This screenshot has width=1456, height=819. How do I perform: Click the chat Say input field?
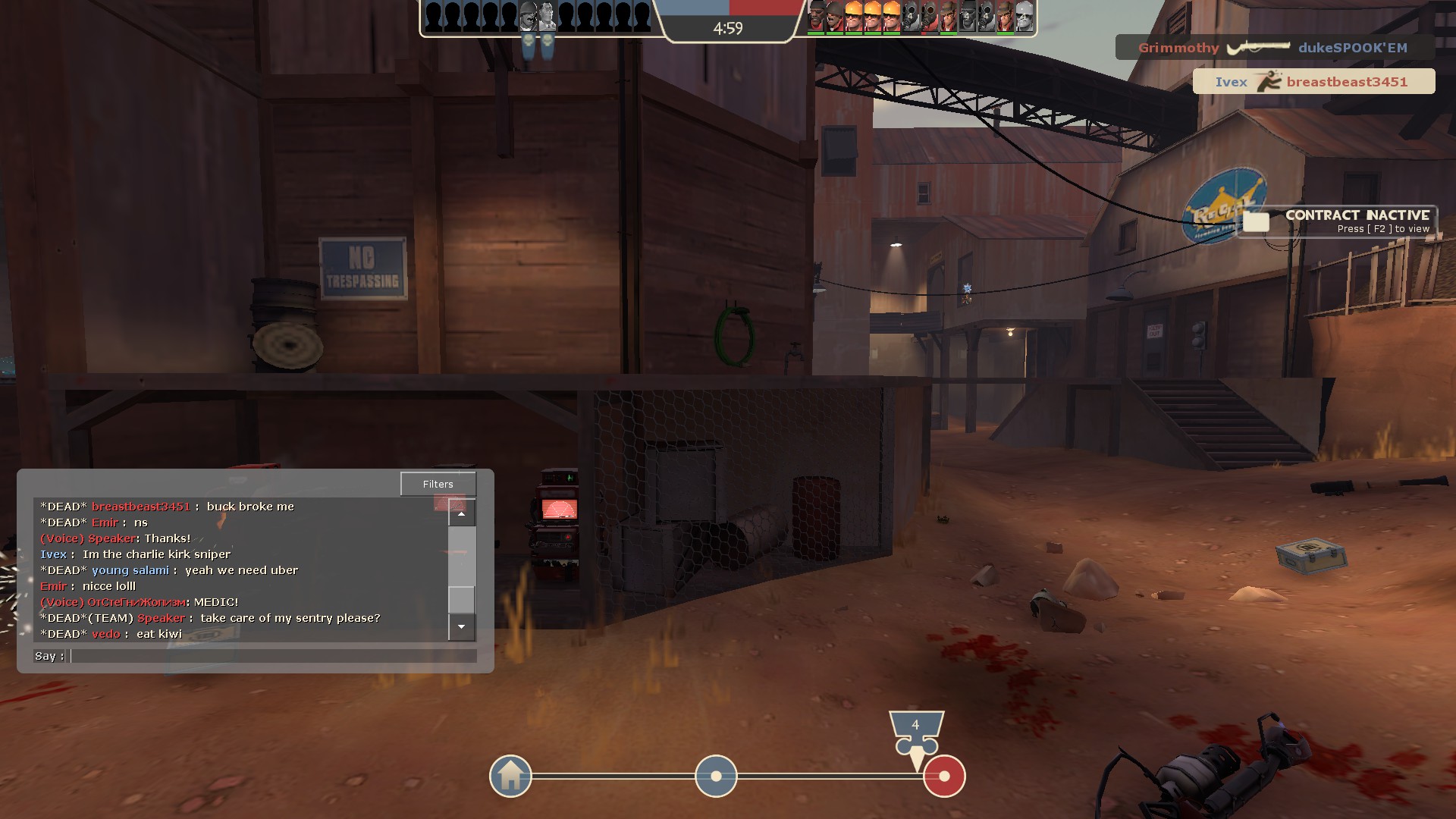tap(273, 656)
